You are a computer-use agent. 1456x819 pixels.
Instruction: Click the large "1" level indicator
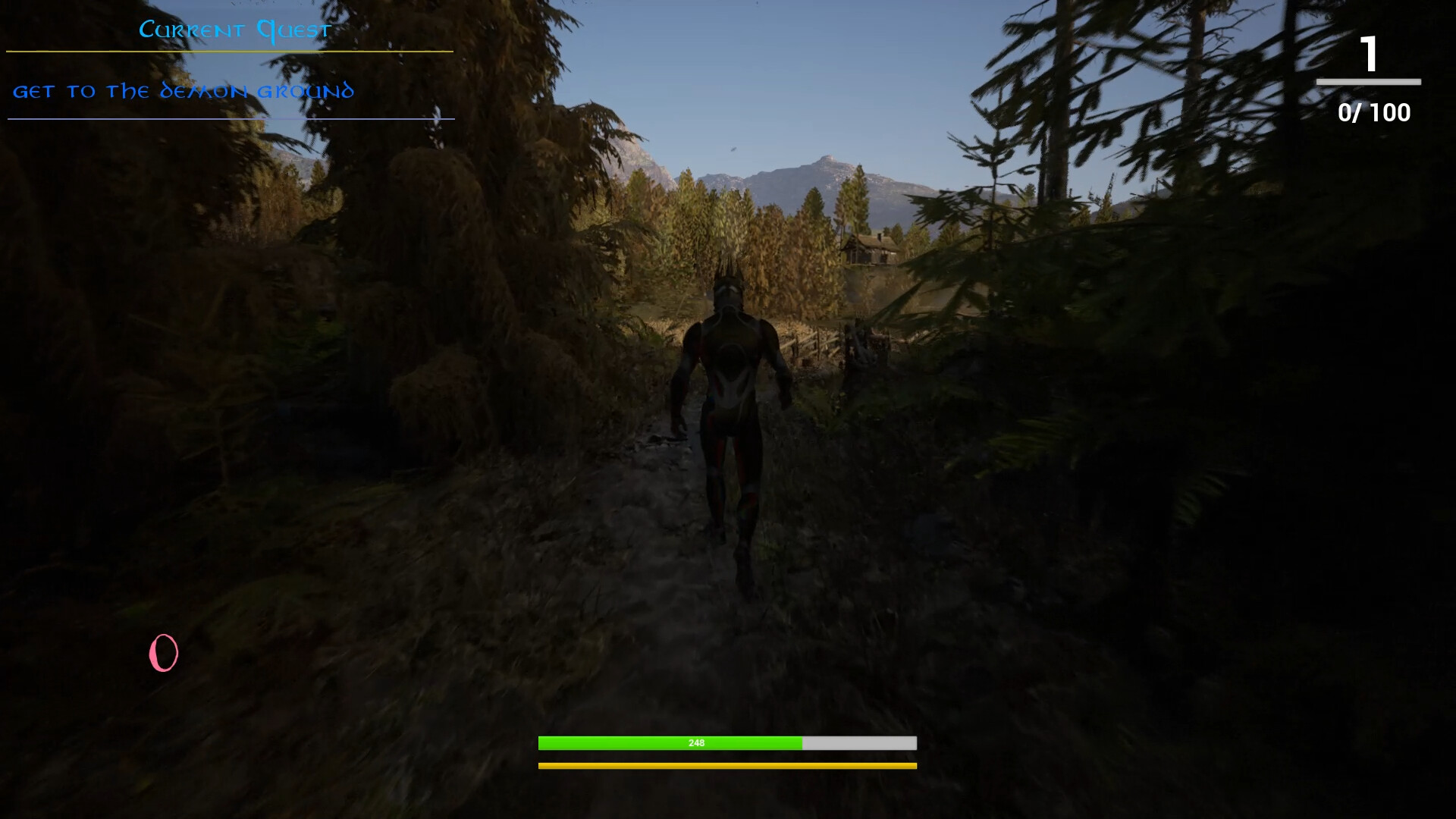point(1370,53)
